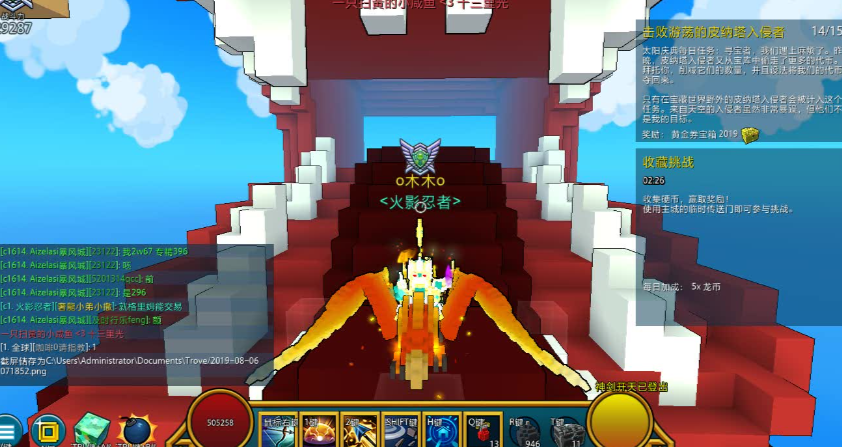Use the red flask in the Q键 slot

(x=483, y=430)
